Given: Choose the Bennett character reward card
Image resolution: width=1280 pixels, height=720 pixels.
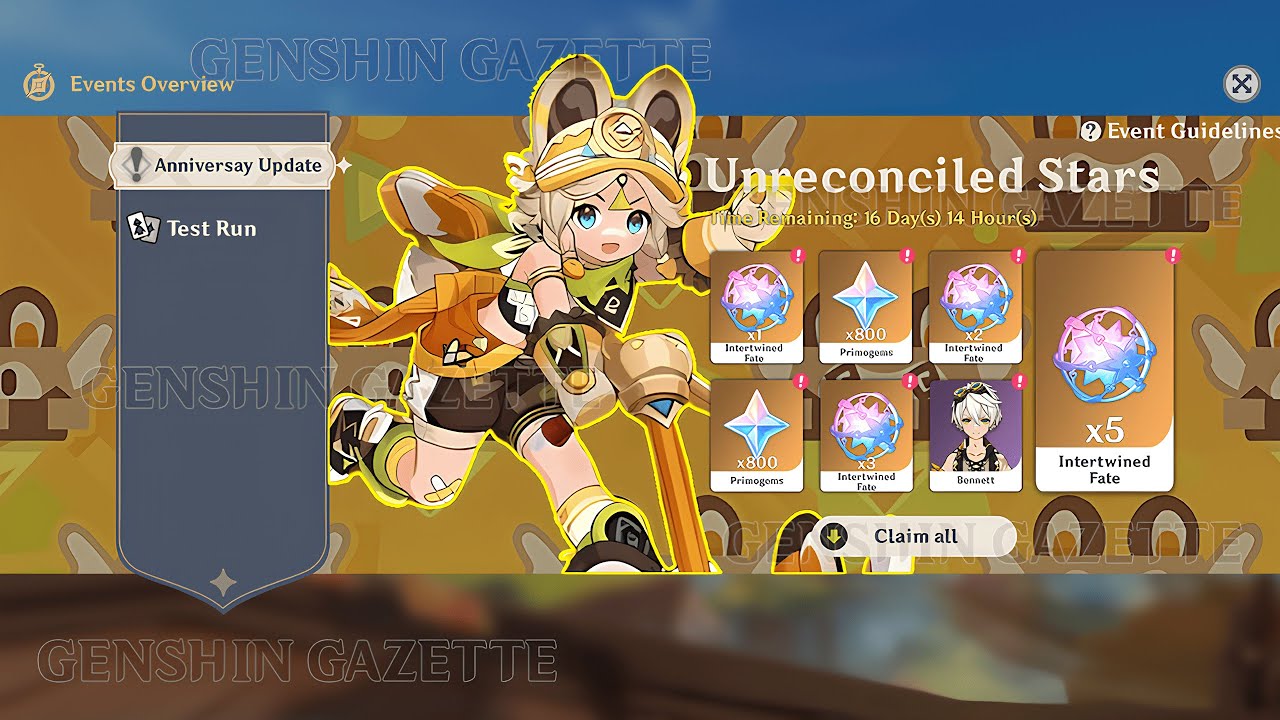Looking at the screenshot, I should pos(975,435).
